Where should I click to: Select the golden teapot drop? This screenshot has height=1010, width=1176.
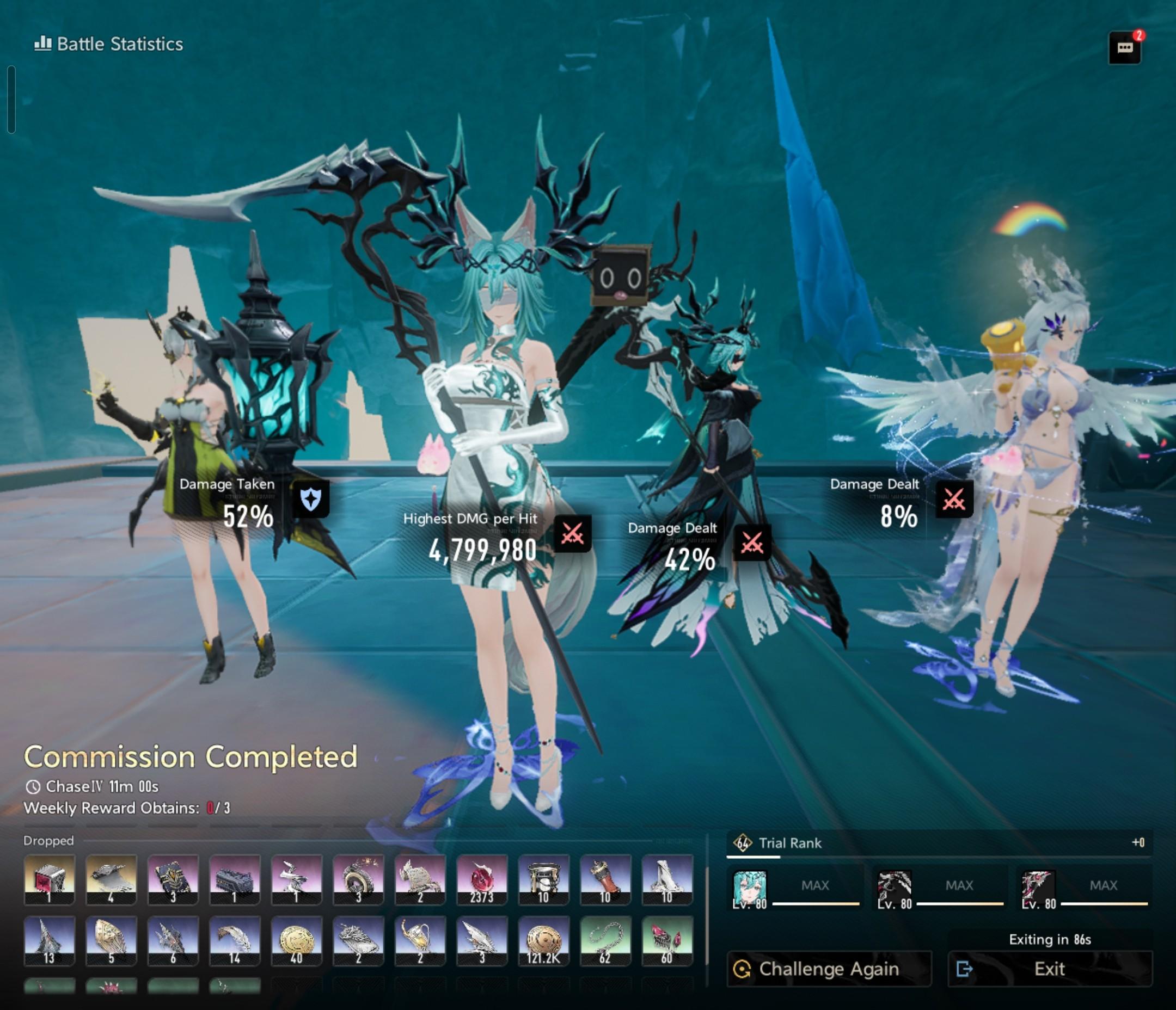(x=420, y=940)
